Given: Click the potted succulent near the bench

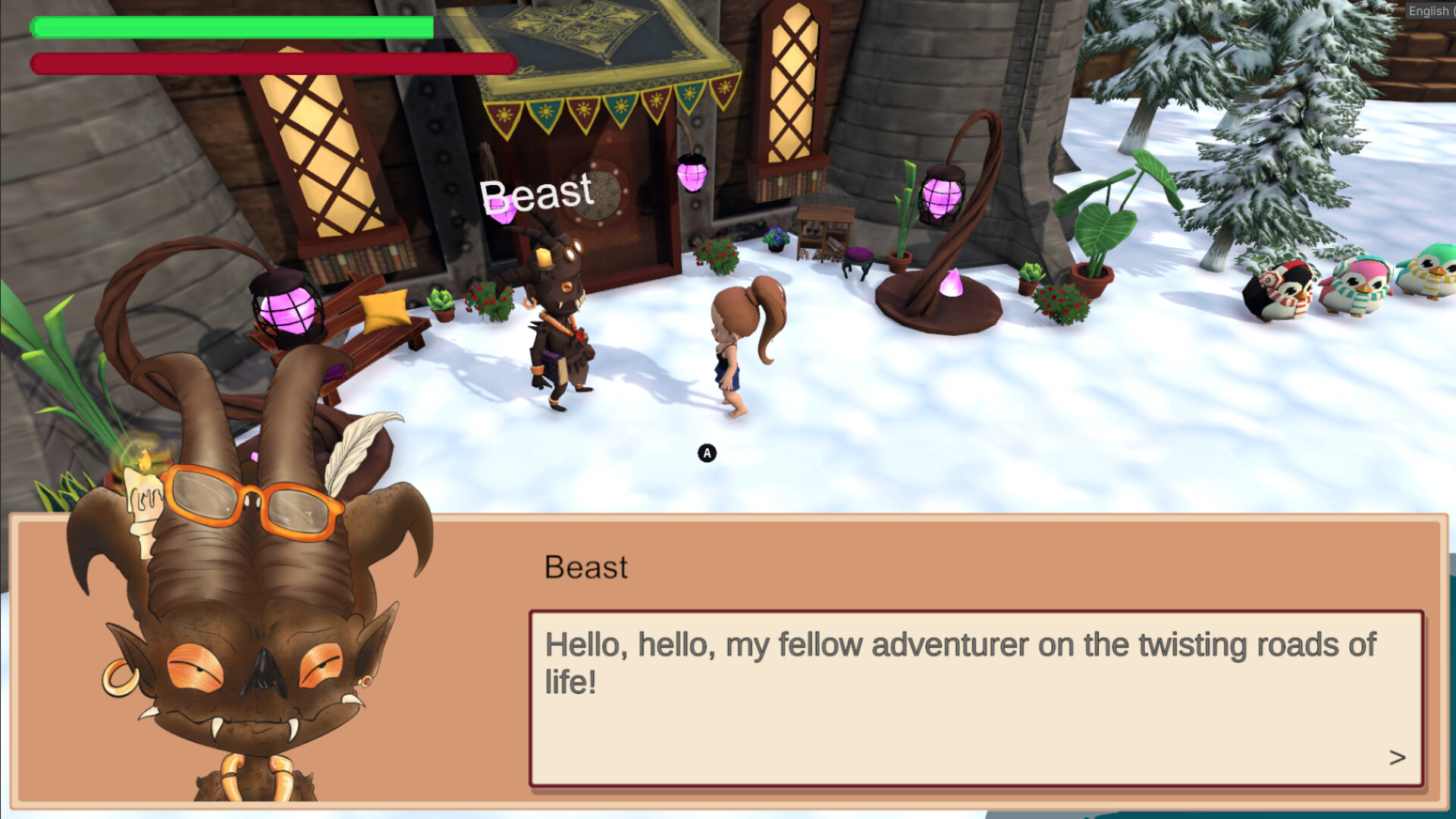Looking at the screenshot, I should point(442,302).
